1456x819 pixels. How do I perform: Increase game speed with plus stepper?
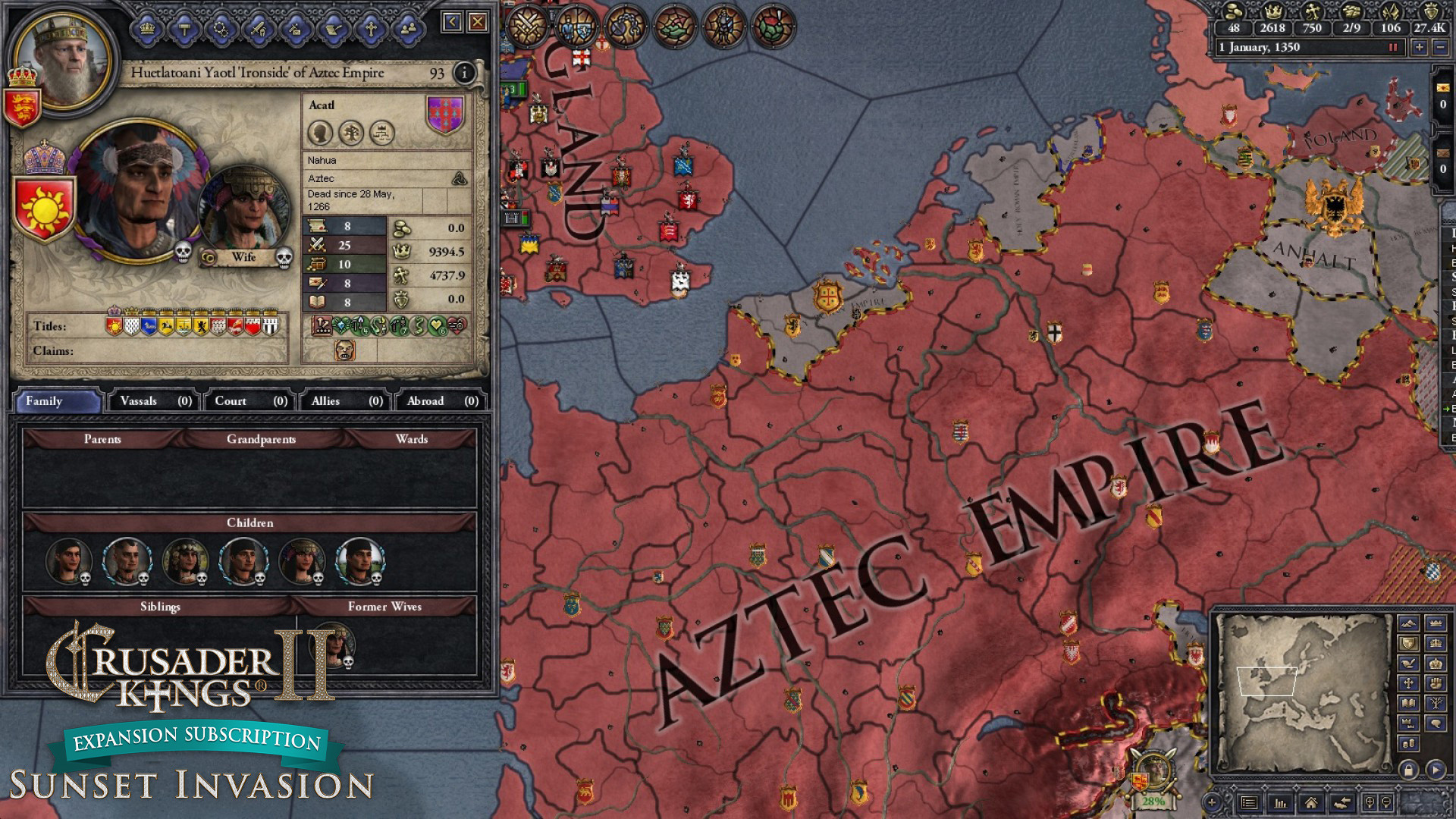click(x=1420, y=49)
